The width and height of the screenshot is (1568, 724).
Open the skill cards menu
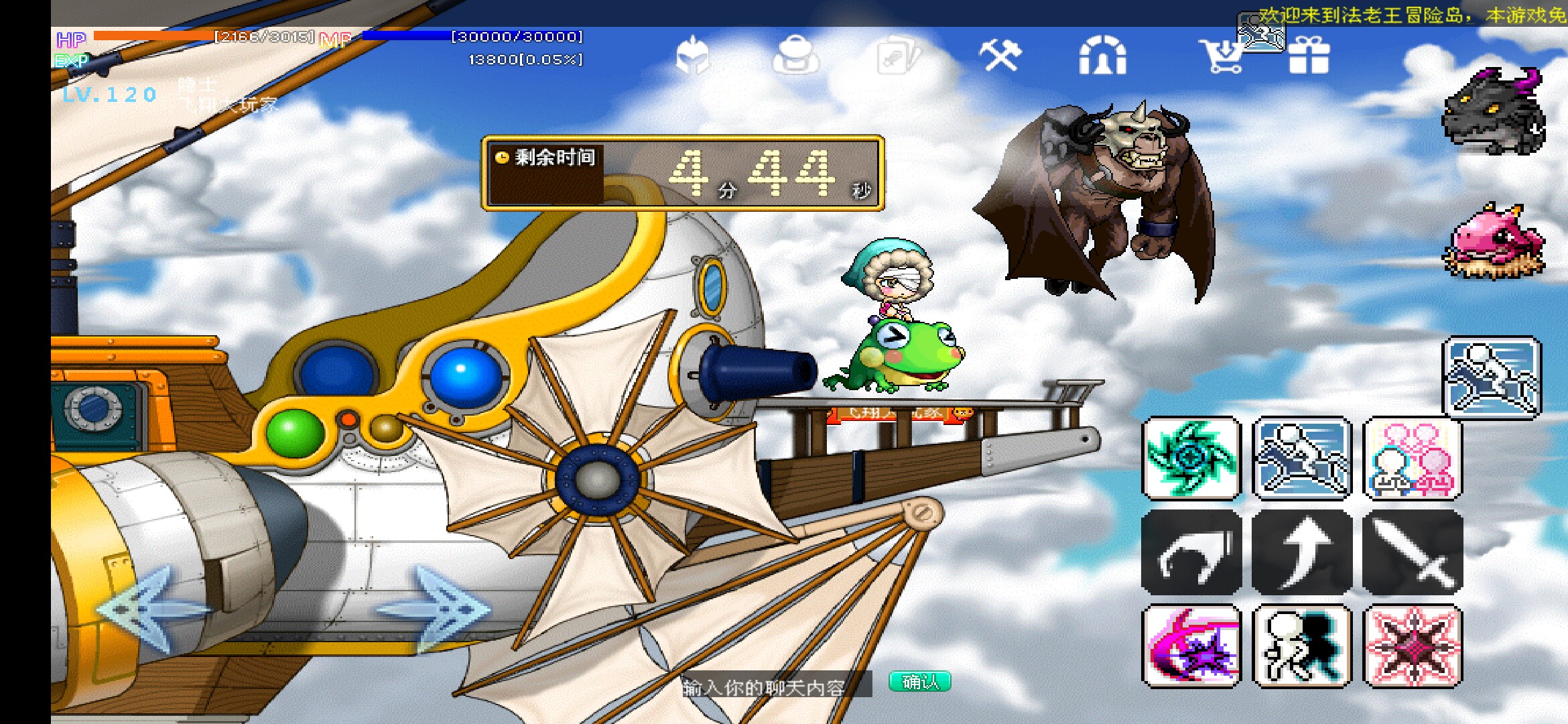coord(898,56)
